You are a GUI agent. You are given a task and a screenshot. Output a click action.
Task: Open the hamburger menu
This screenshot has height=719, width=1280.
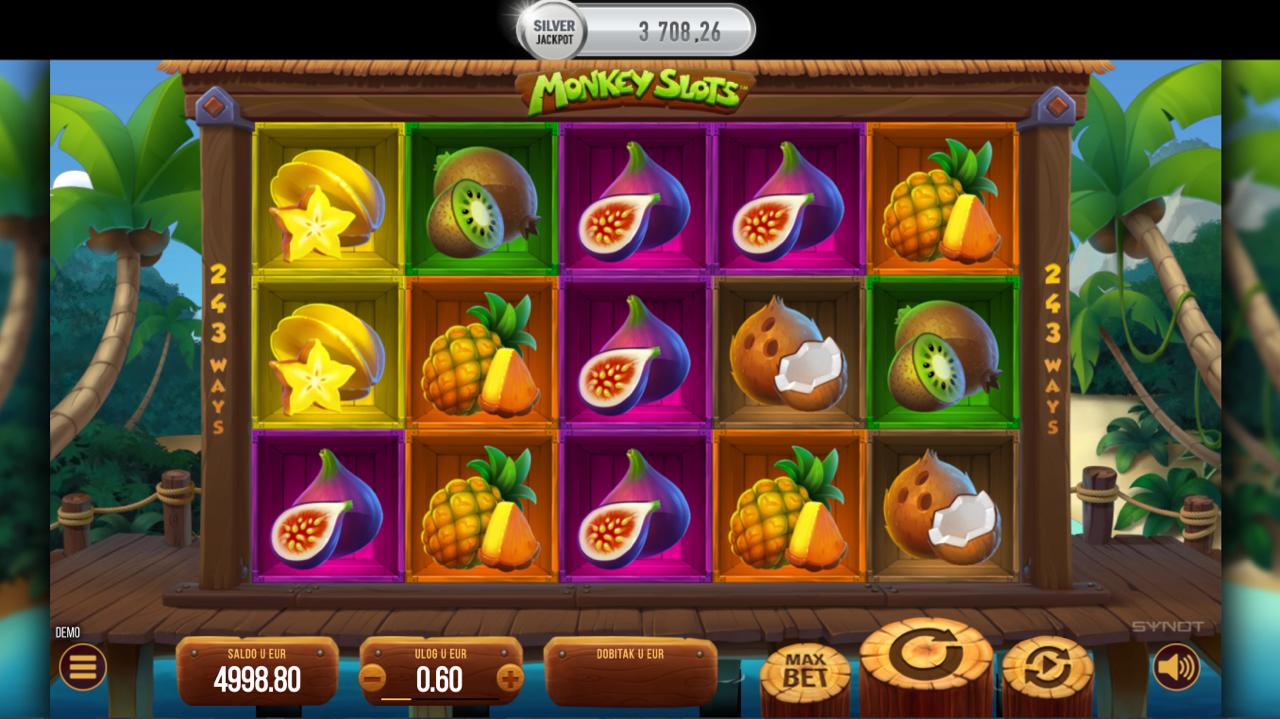tap(82, 666)
